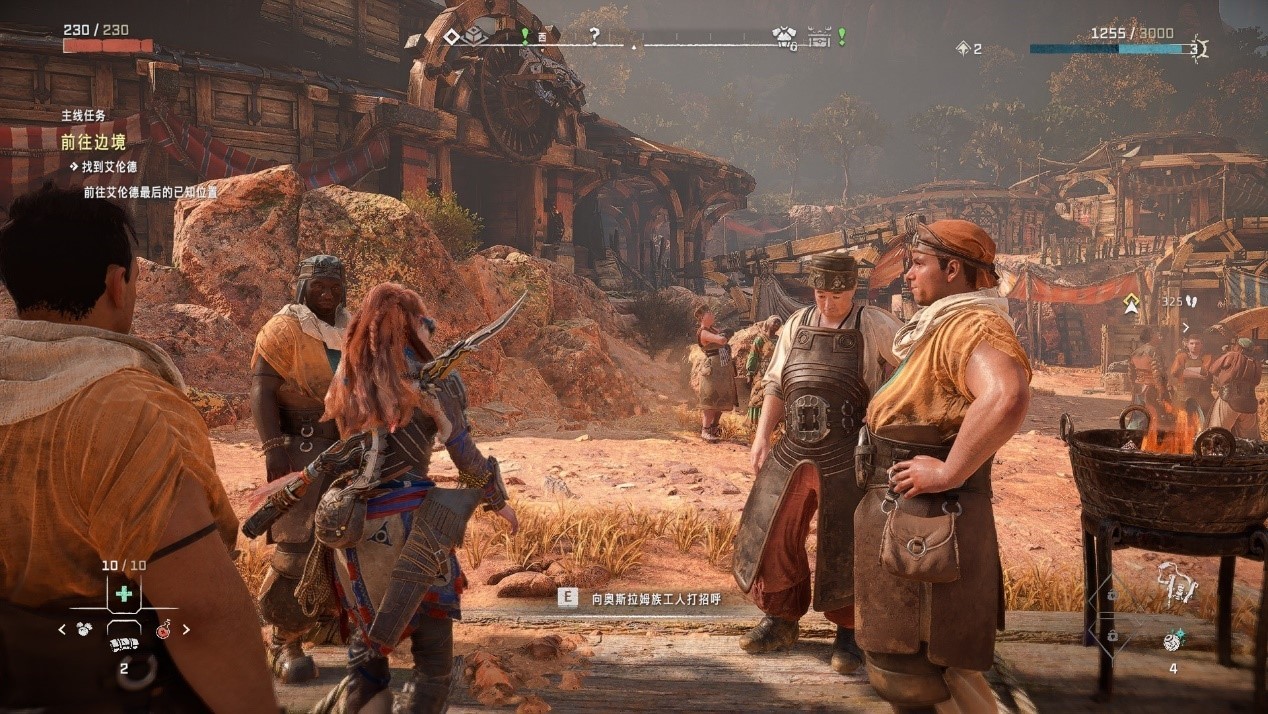Select the rocks tool icon
The width and height of the screenshot is (1268, 714).
click(x=86, y=630)
